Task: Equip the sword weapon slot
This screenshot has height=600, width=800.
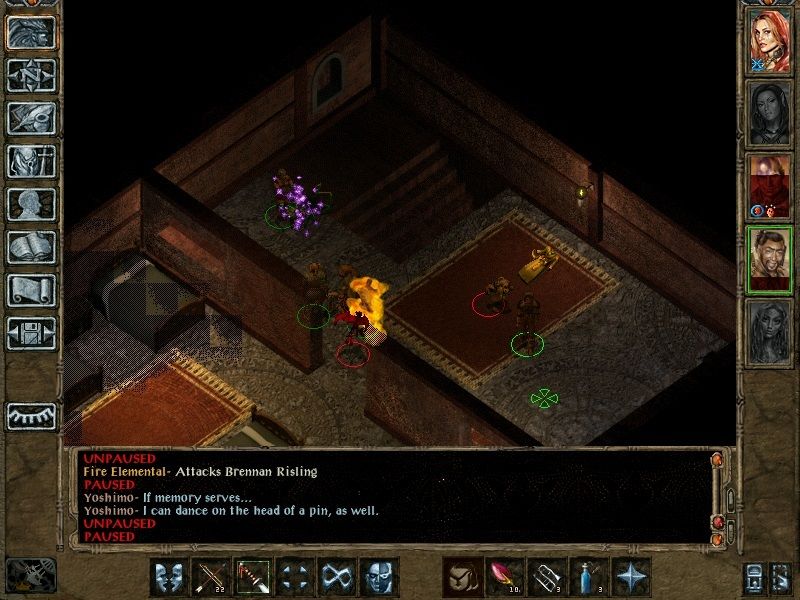Action: click(x=253, y=577)
